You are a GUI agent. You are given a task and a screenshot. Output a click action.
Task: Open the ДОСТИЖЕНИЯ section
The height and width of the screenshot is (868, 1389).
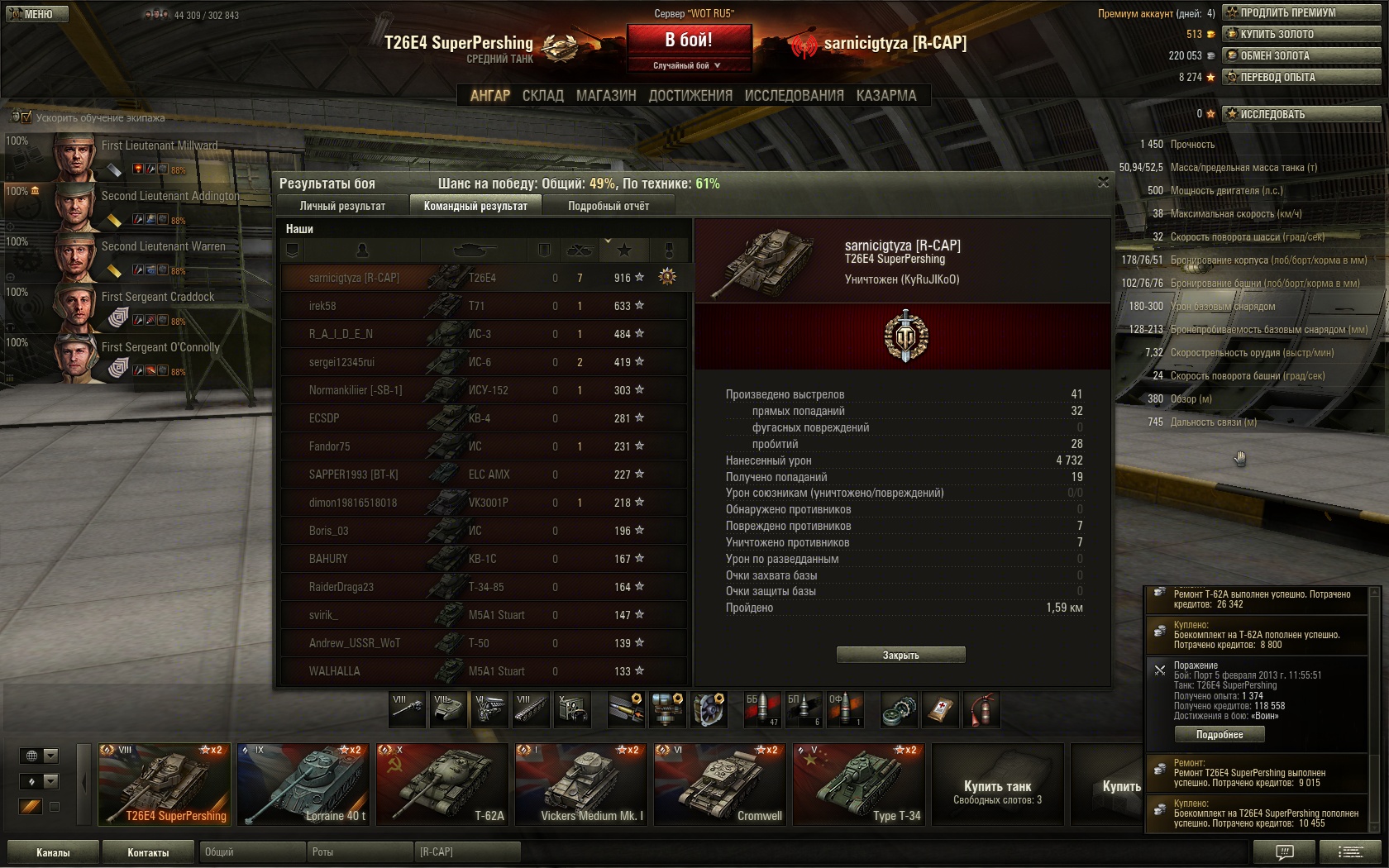click(690, 96)
